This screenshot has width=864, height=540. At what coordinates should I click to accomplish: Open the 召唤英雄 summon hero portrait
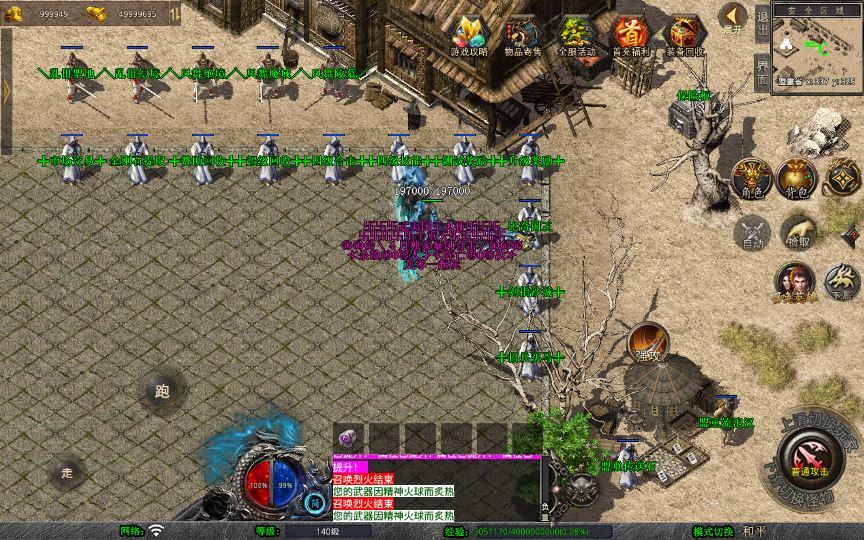[794, 281]
